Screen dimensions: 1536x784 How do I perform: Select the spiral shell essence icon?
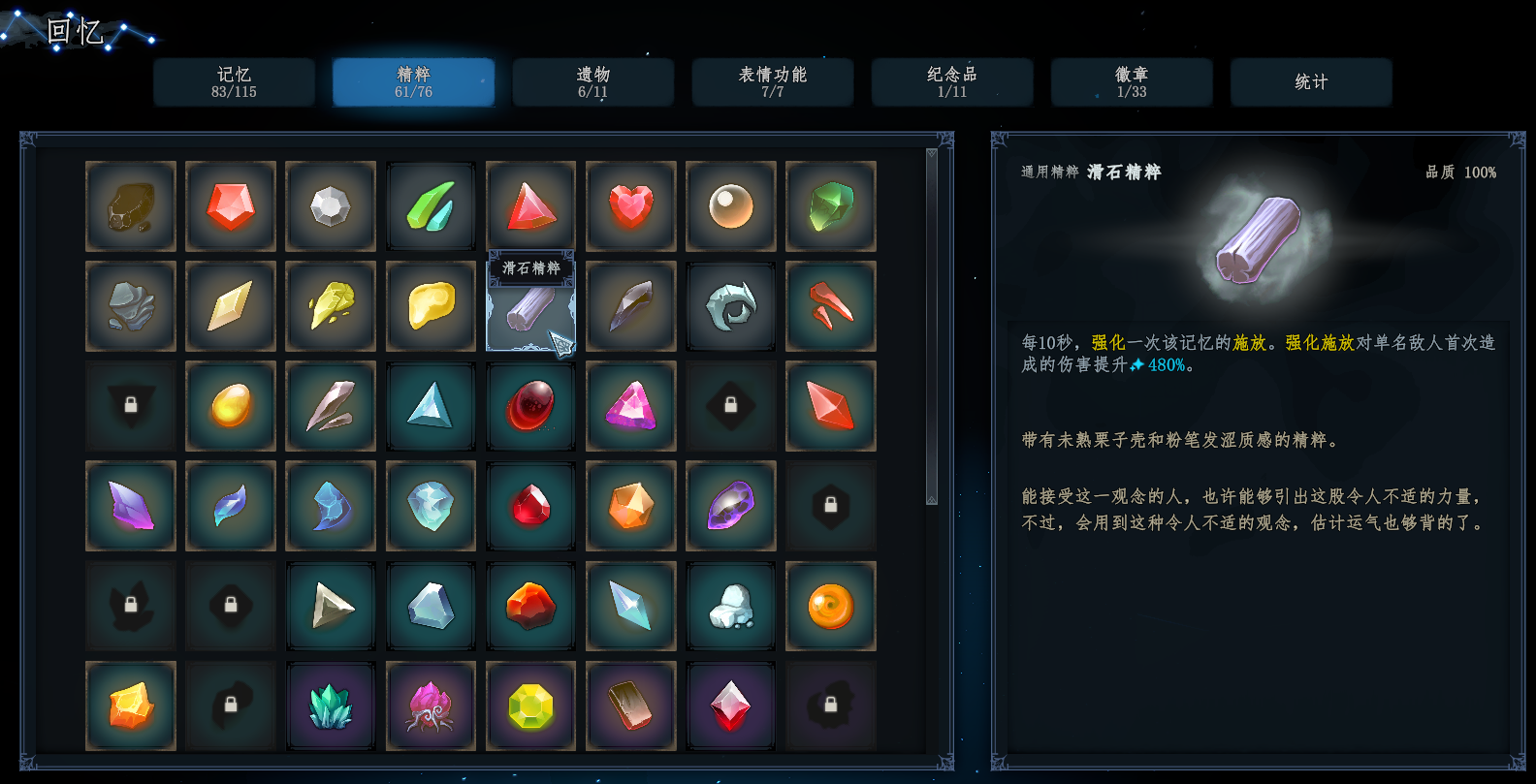(x=730, y=306)
